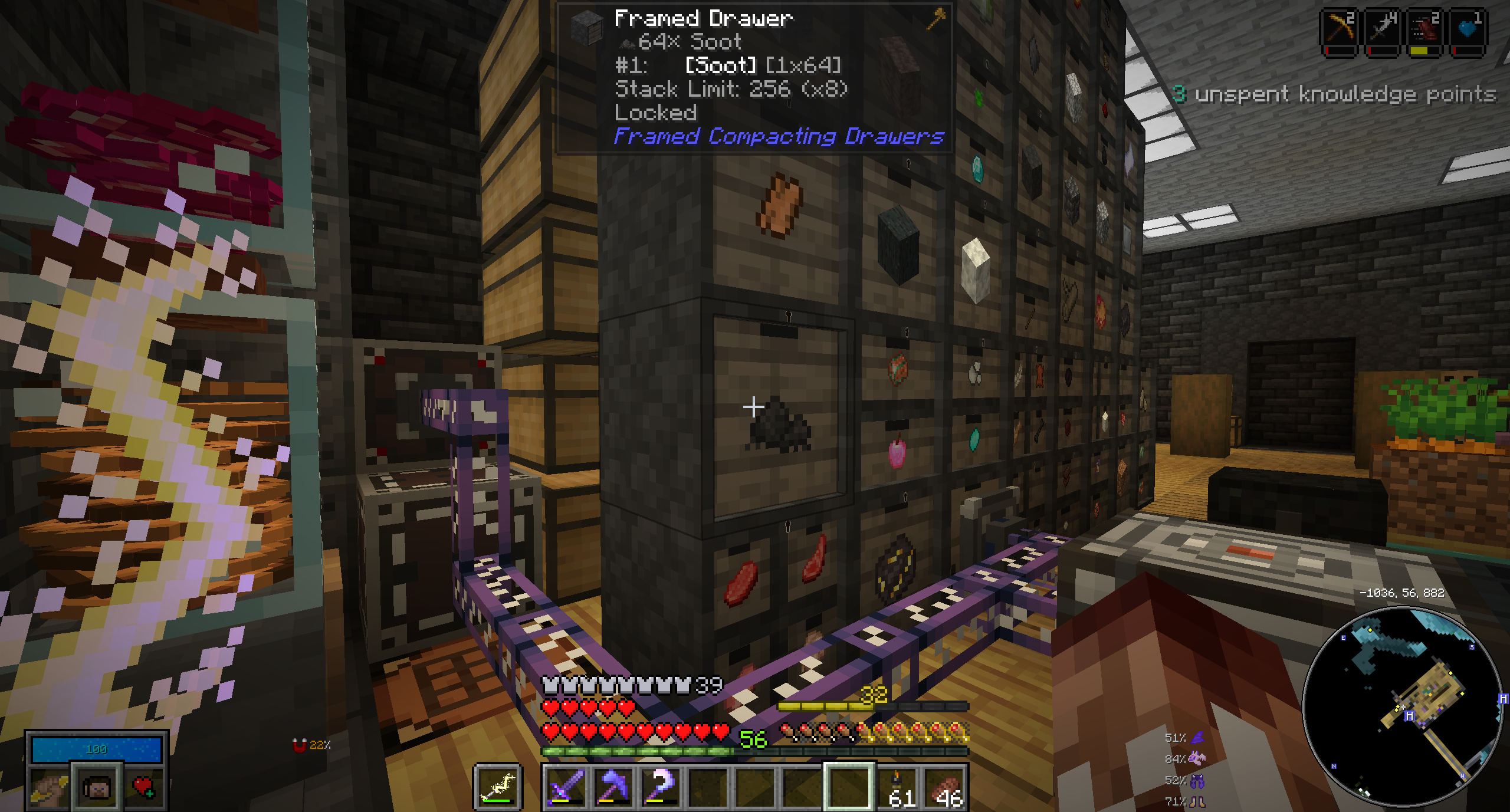Image resolution: width=1510 pixels, height=812 pixels.
Task: Click the highlighted empty hotbar slot
Action: [848, 787]
